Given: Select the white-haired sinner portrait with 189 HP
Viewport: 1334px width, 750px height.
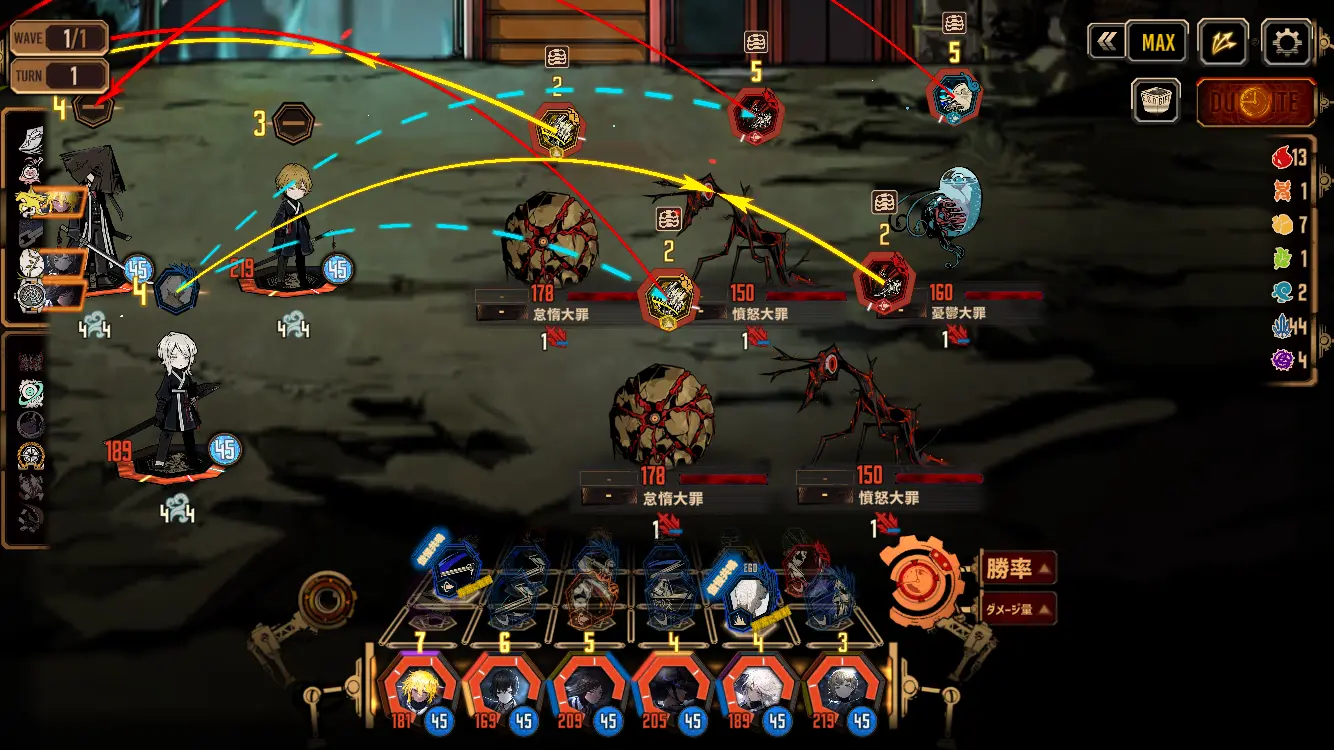Looking at the screenshot, I should [757, 690].
